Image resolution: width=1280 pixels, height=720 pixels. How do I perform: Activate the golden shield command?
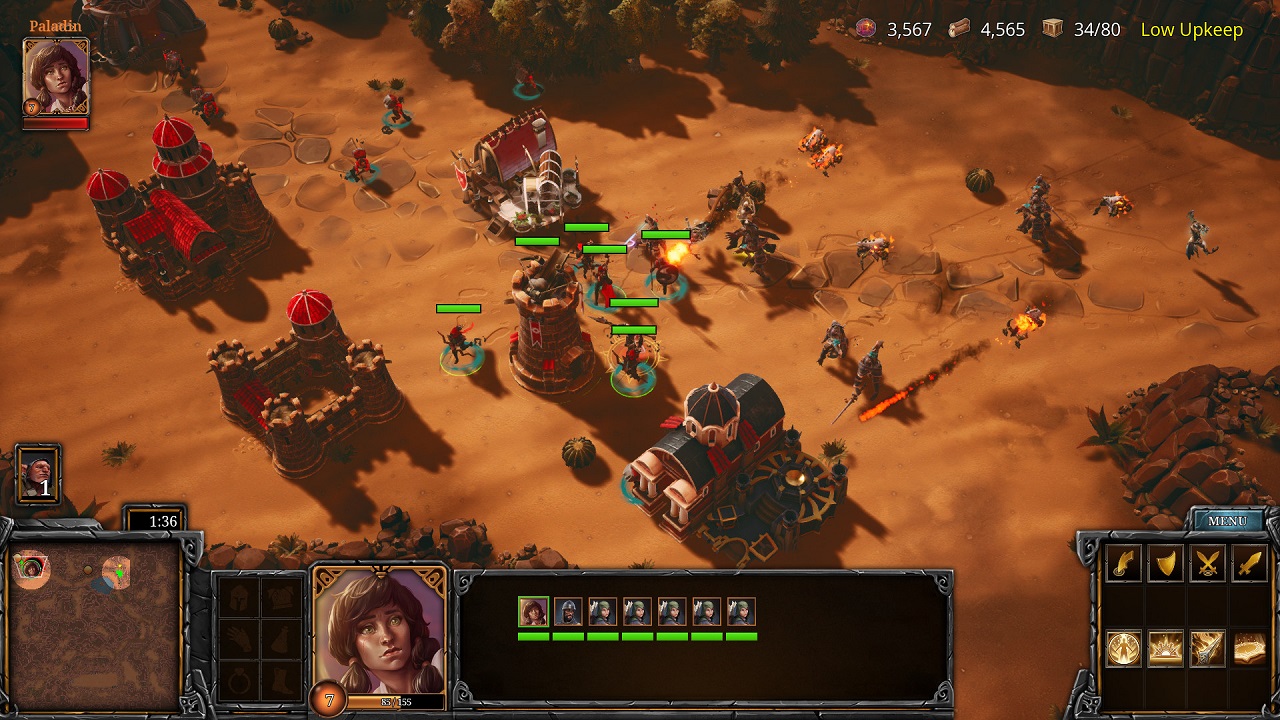[1166, 564]
